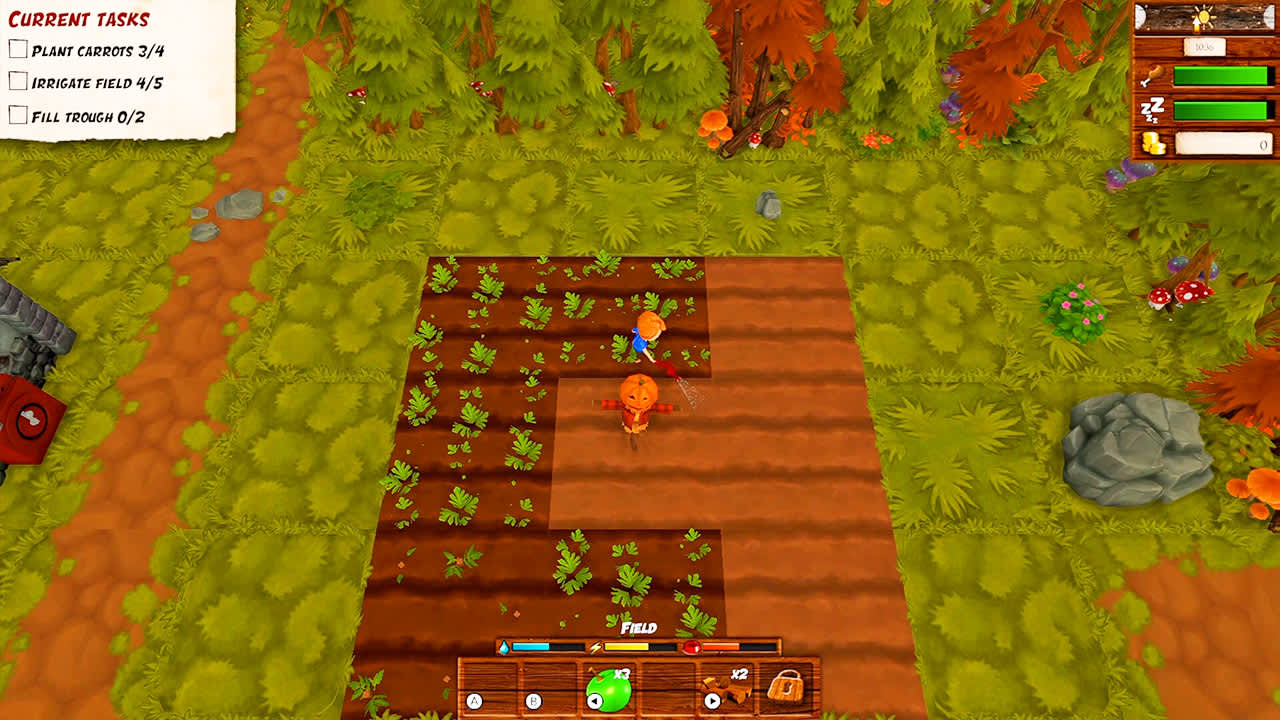Select the drumstick hunger icon
This screenshot has width=1280, height=720.
click(1155, 75)
